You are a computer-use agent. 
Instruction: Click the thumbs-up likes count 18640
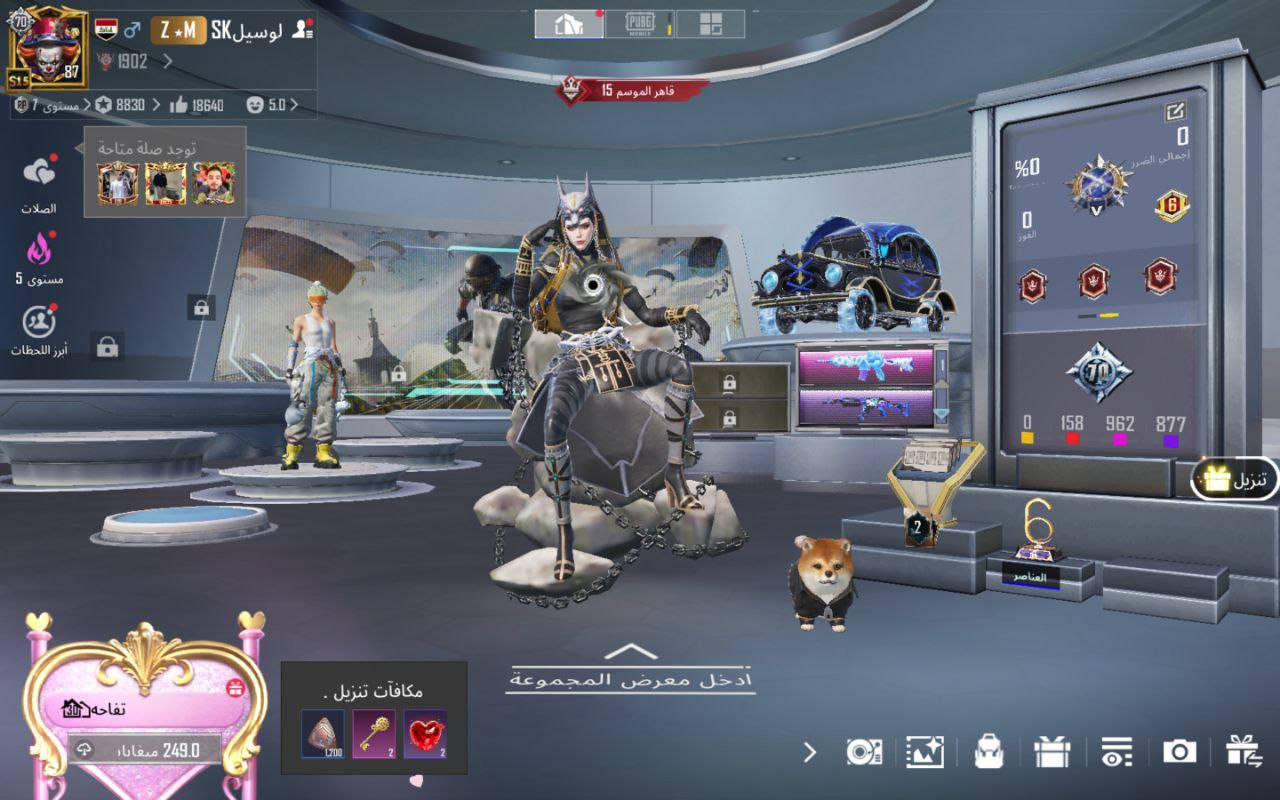(197, 105)
